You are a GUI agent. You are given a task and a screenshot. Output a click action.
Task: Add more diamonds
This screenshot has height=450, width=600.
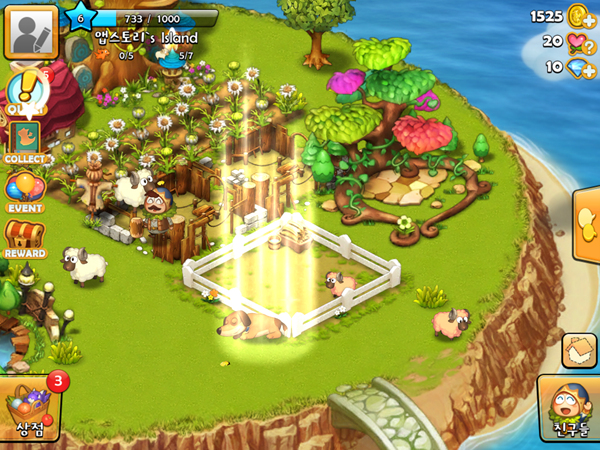coord(577,67)
